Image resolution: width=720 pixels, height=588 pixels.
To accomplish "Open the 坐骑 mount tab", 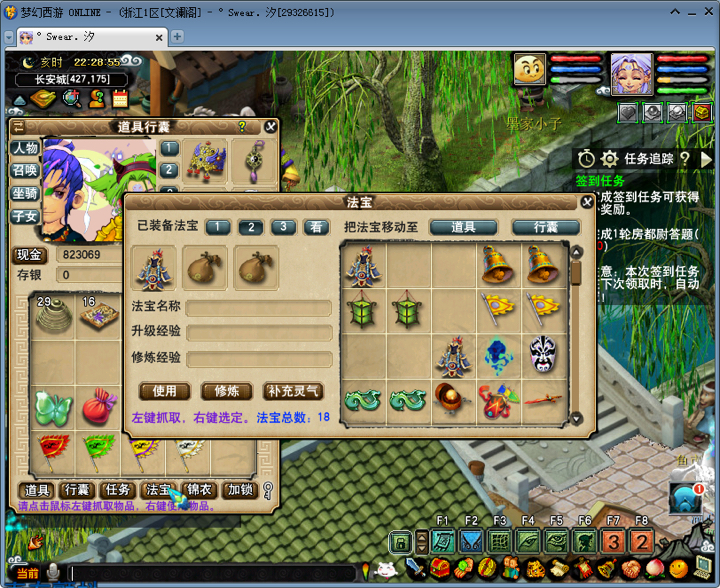I will pyautogui.click(x=24, y=193).
